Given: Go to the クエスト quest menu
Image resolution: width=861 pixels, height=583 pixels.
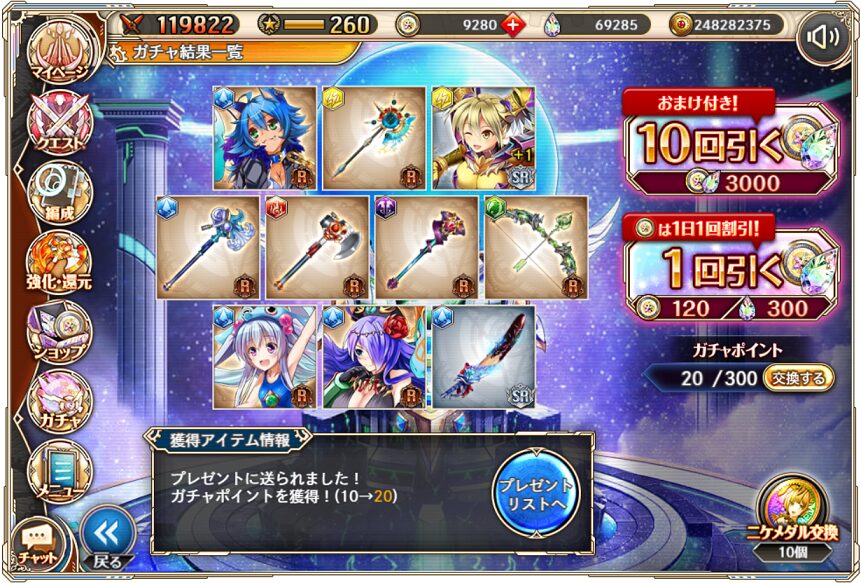Looking at the screenshot, I should 60,126.
